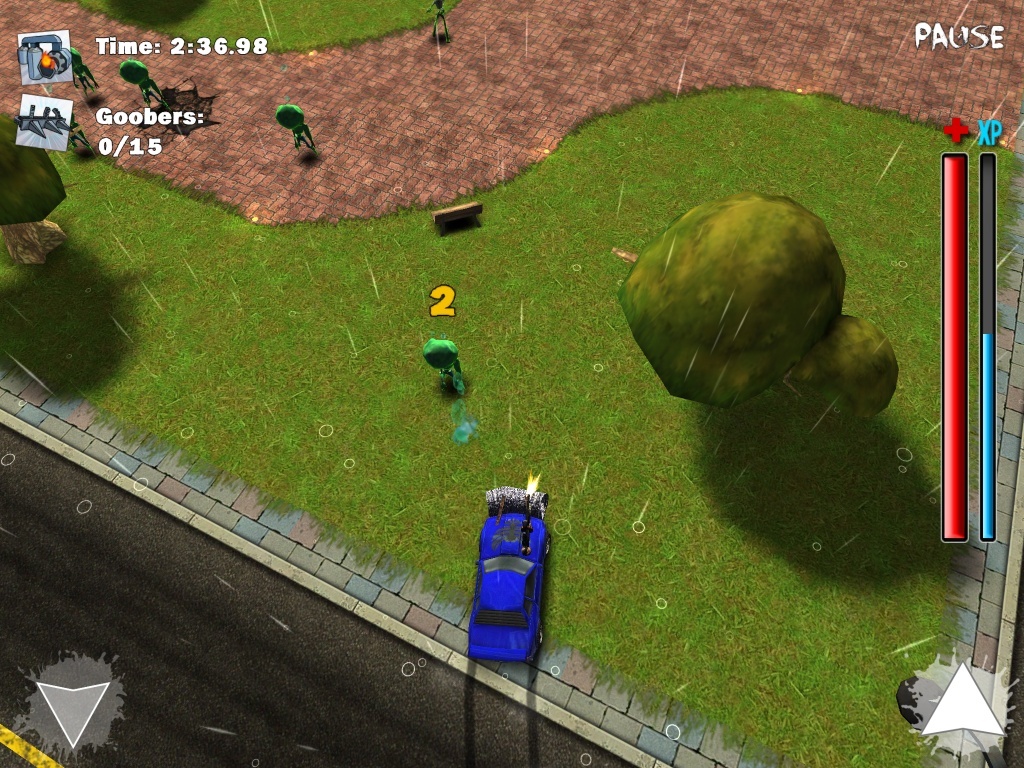Select the flamethrower weapon icon
The image size is (1024, 768).
(44, 56)
